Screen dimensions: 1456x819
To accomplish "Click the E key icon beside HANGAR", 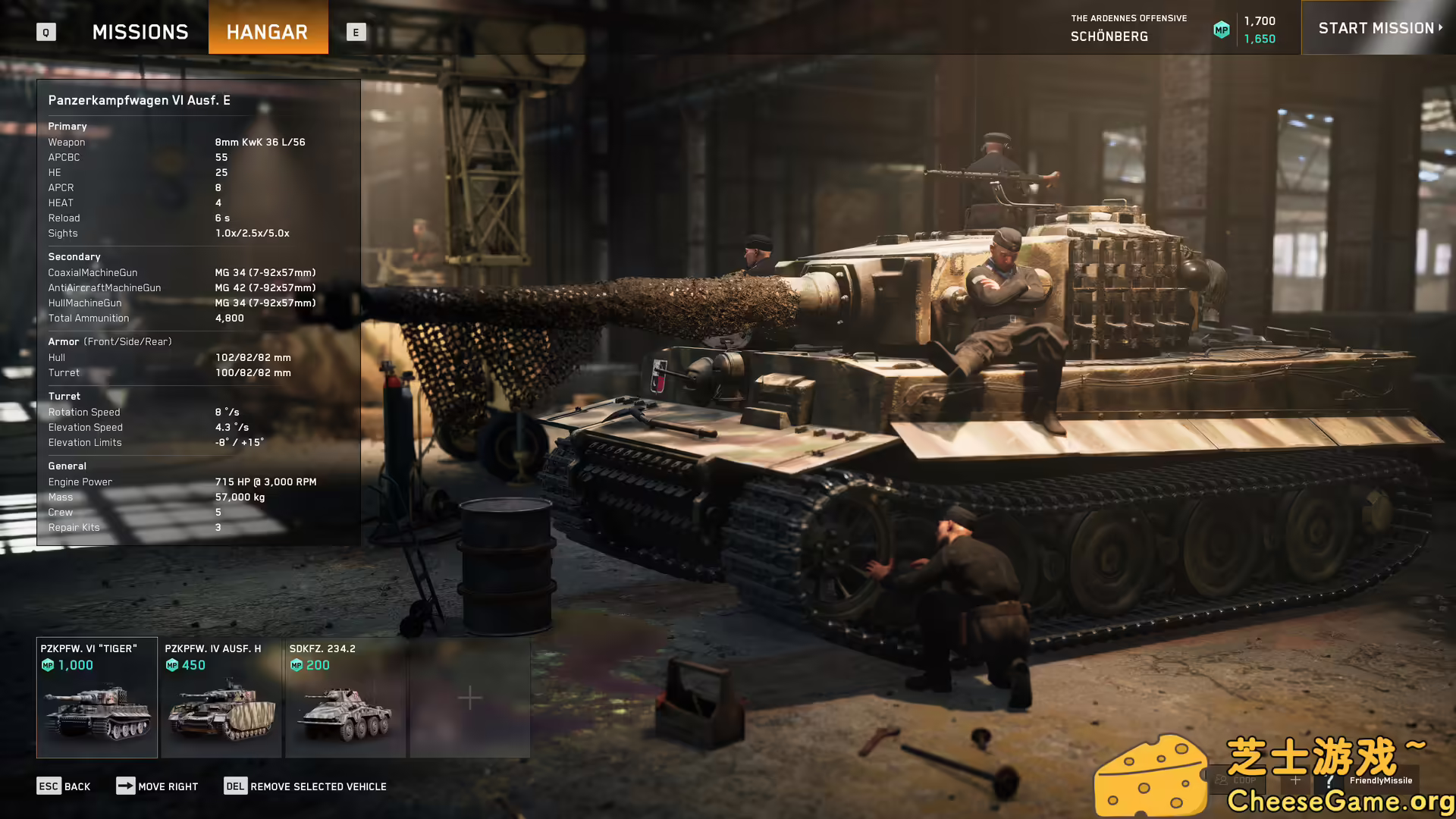I will (x=356, y=32).
